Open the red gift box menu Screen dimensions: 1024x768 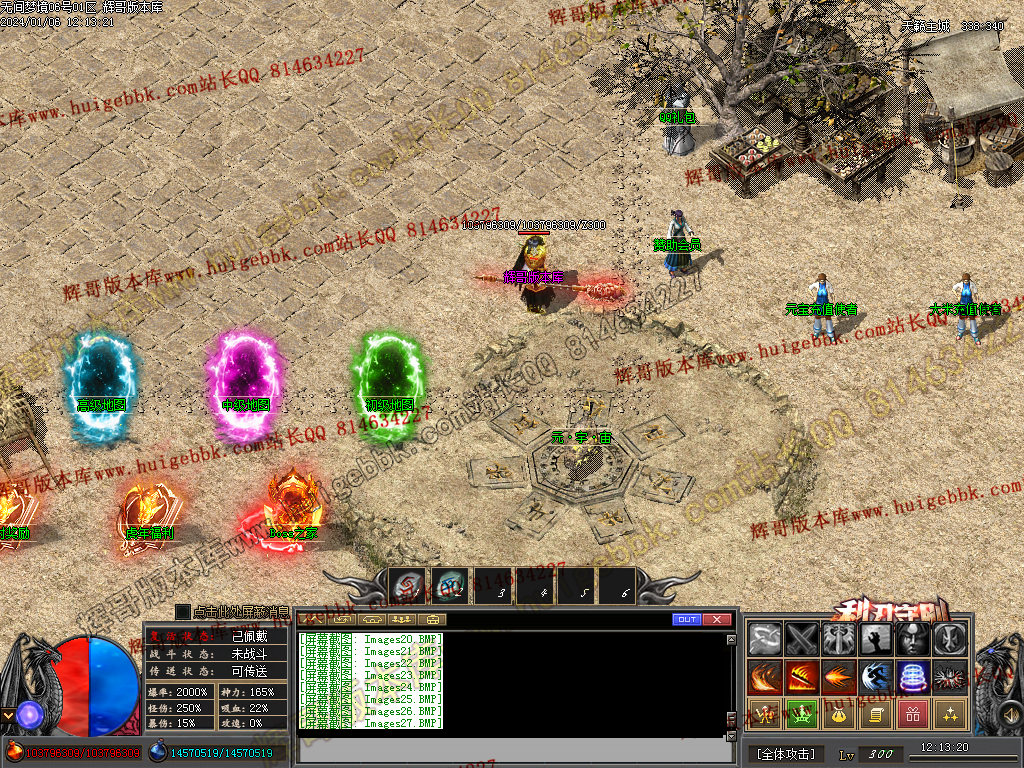pos(913,714)
